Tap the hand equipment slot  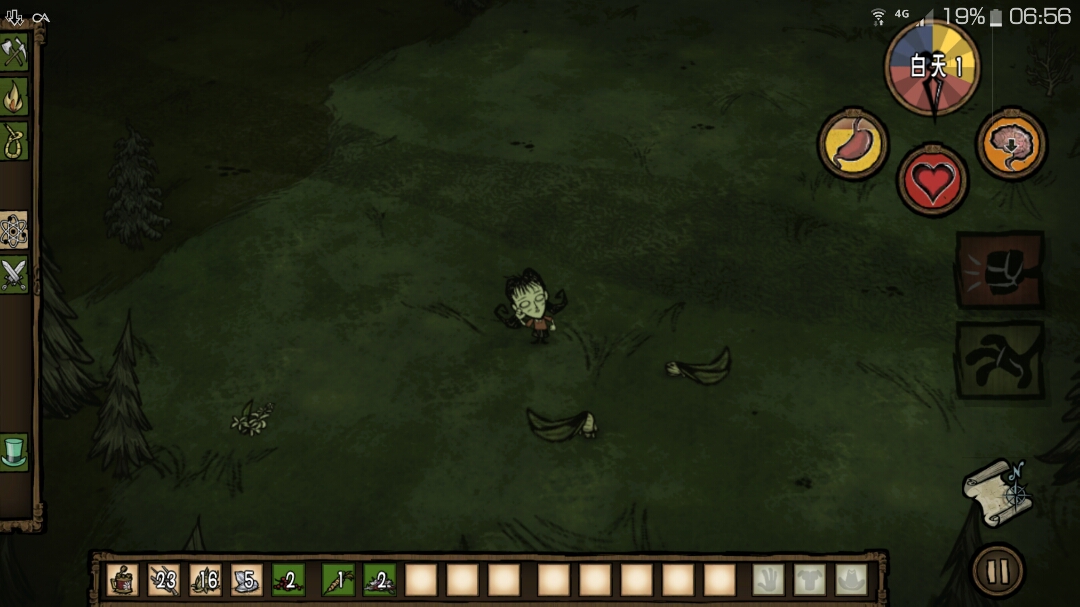[768, 580]
